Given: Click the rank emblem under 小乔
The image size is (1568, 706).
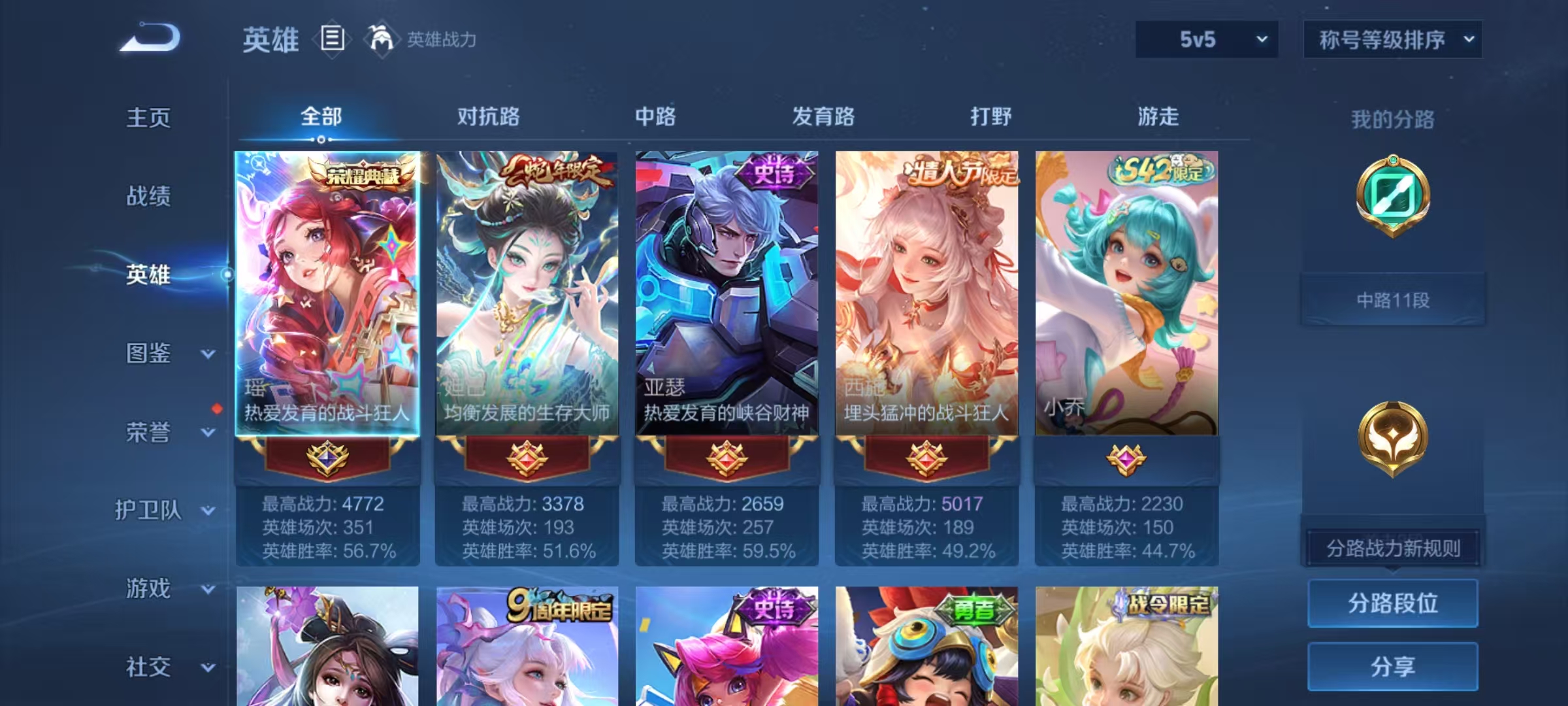Looking at the screenshot, I should [1126, 462].
